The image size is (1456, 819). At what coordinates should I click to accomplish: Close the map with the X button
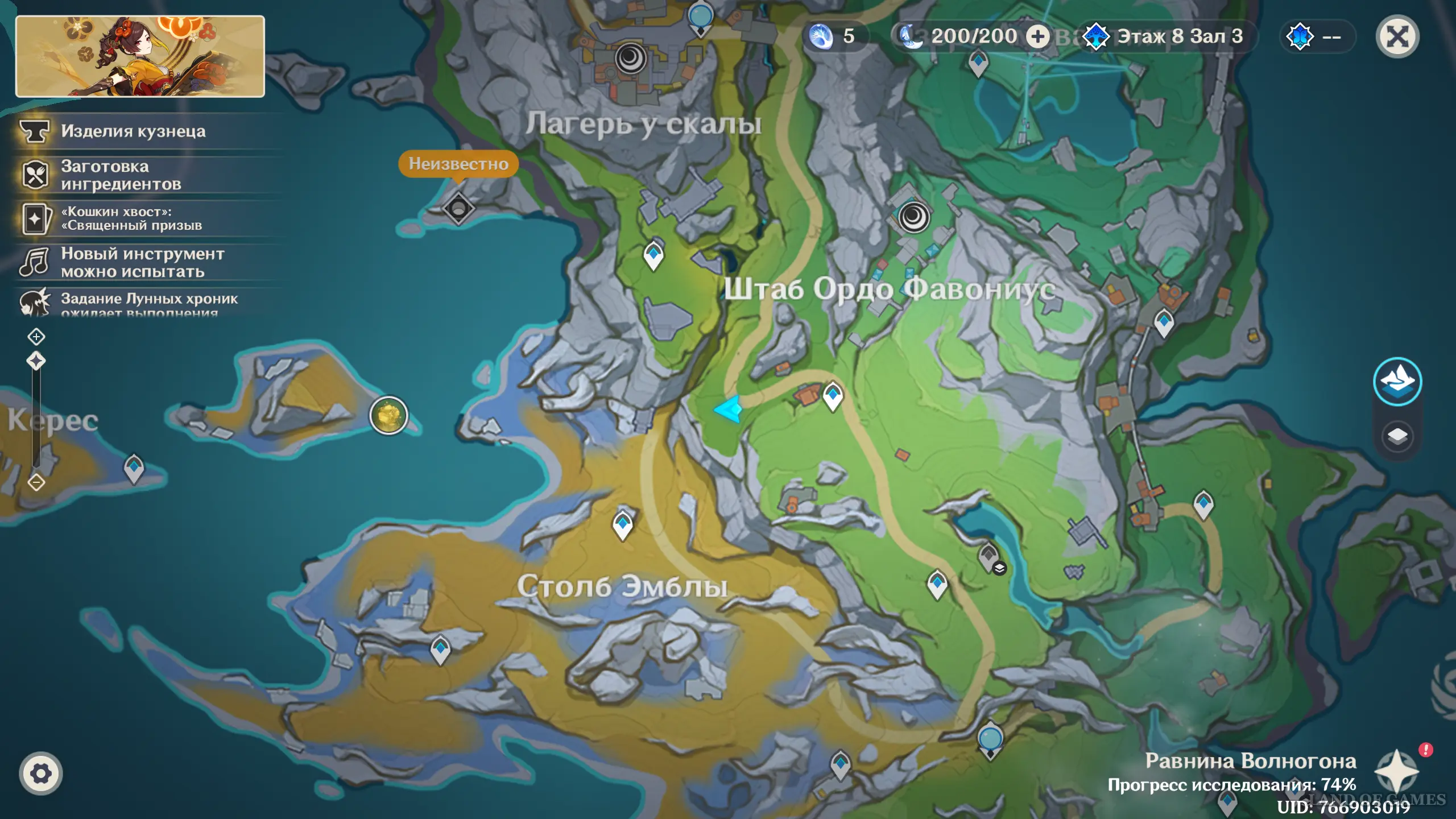tap(1397, 38)
